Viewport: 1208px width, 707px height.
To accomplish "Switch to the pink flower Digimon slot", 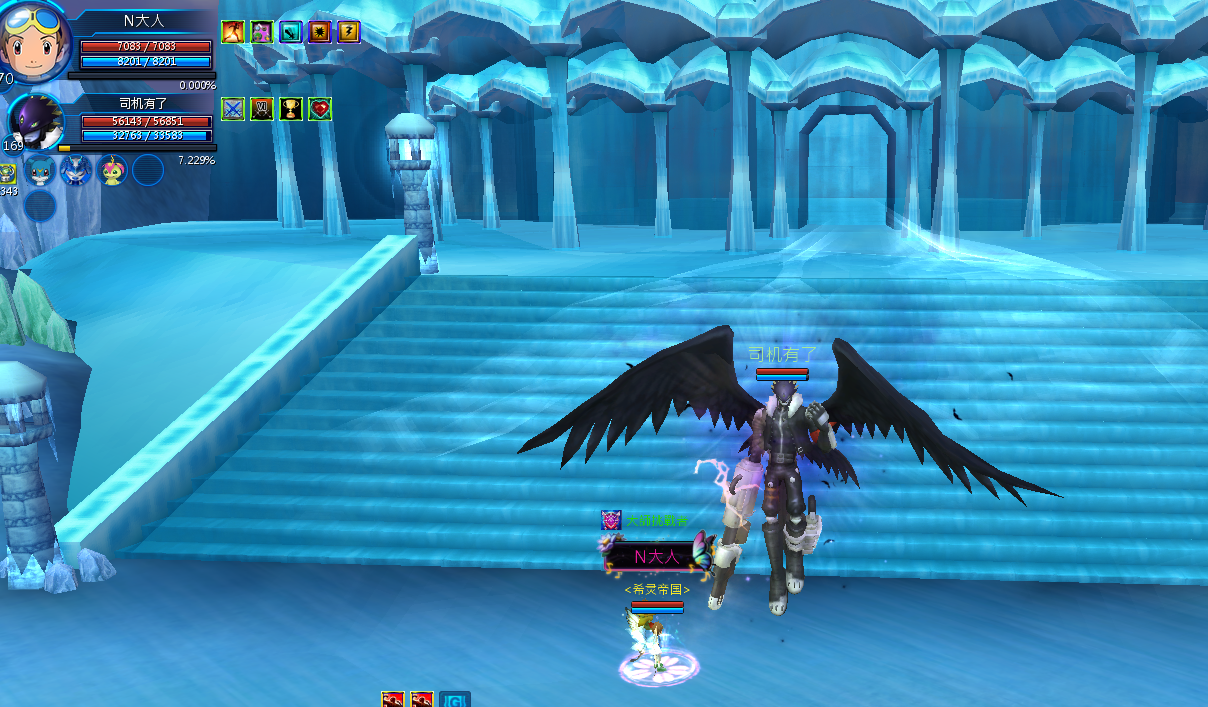I will pyautogui.click(x=112, y=170).
